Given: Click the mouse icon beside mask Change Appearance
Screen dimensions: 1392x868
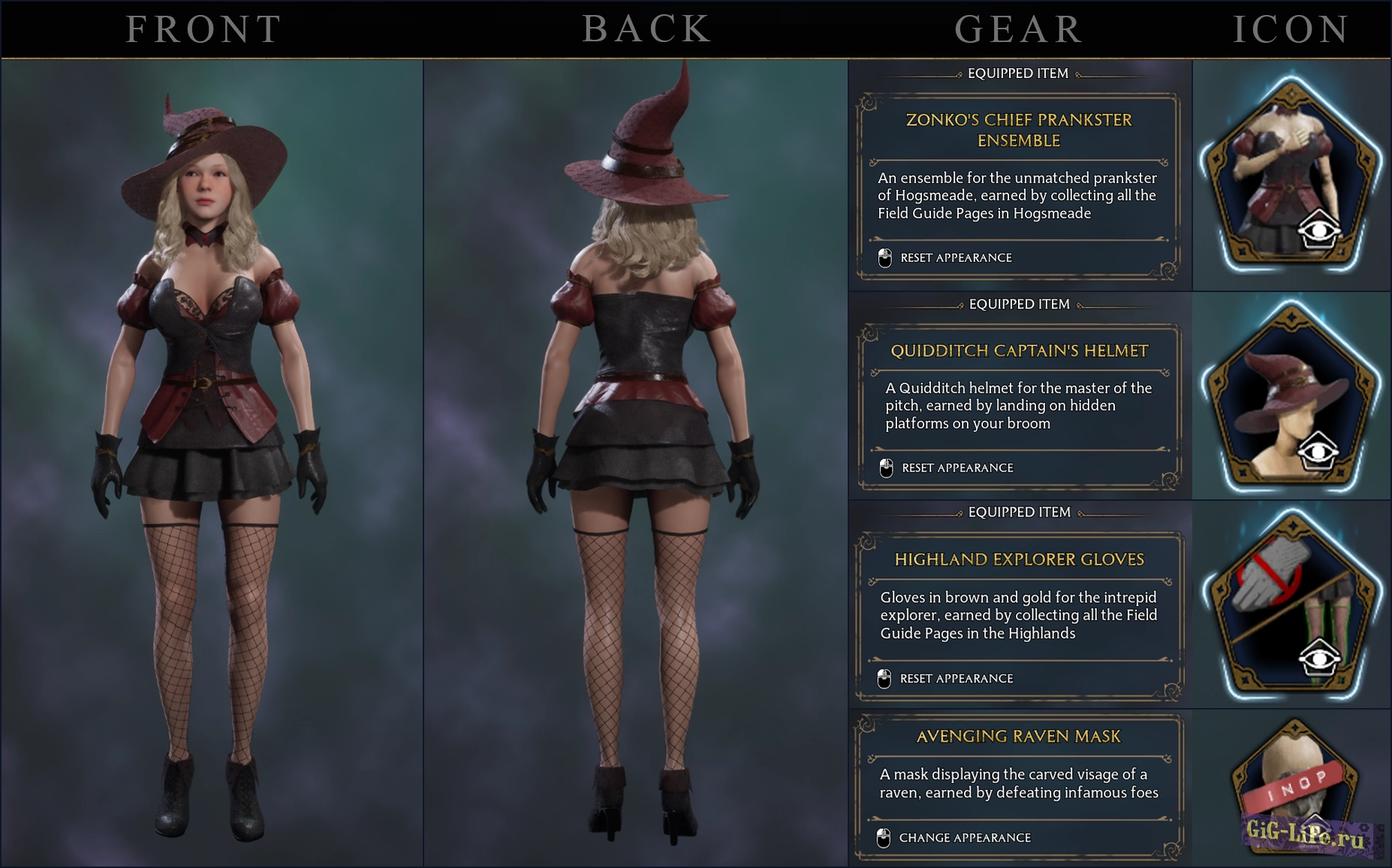Looking at the screenshot, I should 884,838.
